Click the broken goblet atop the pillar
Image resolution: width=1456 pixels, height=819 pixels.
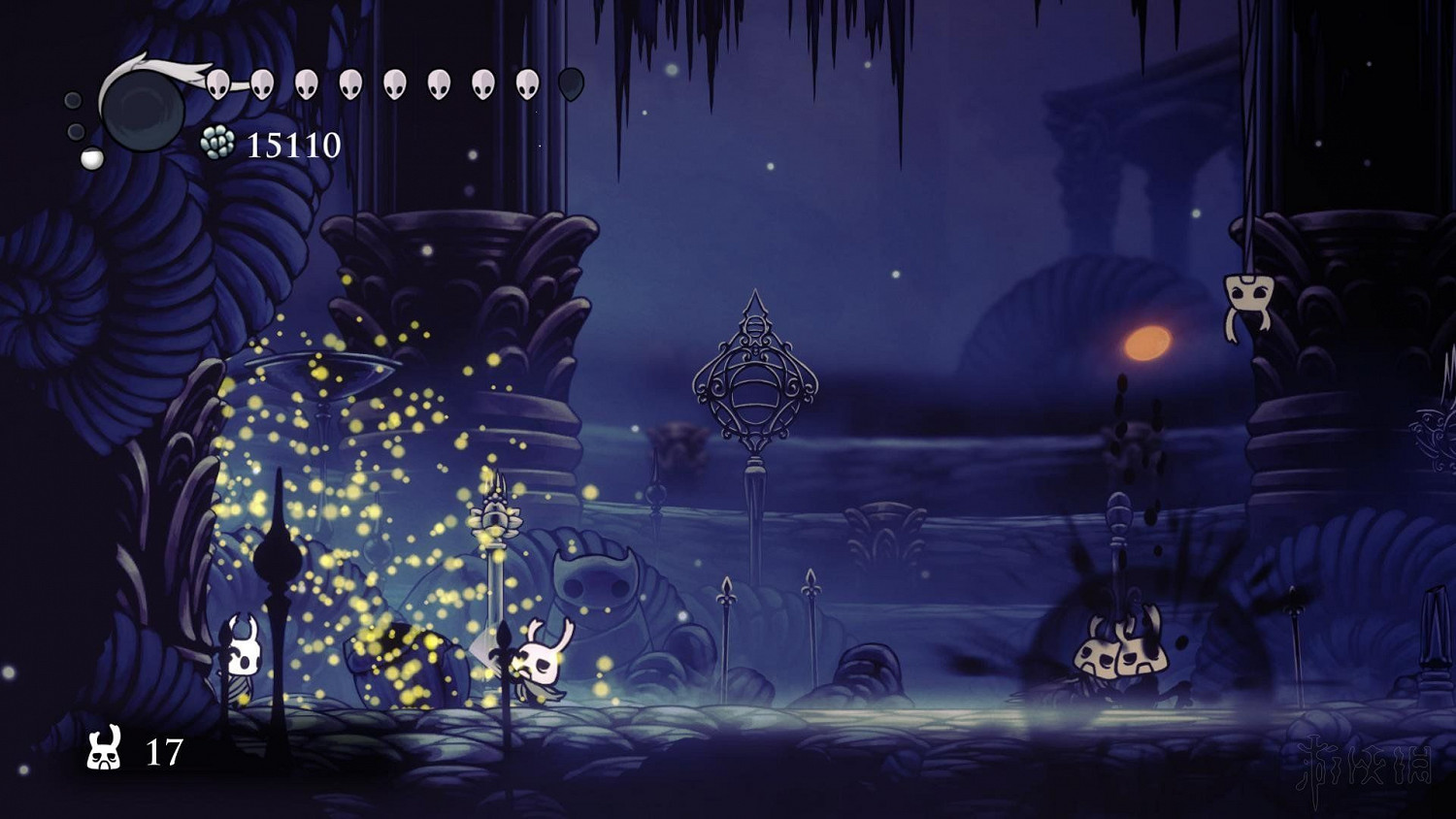[320, 374]
